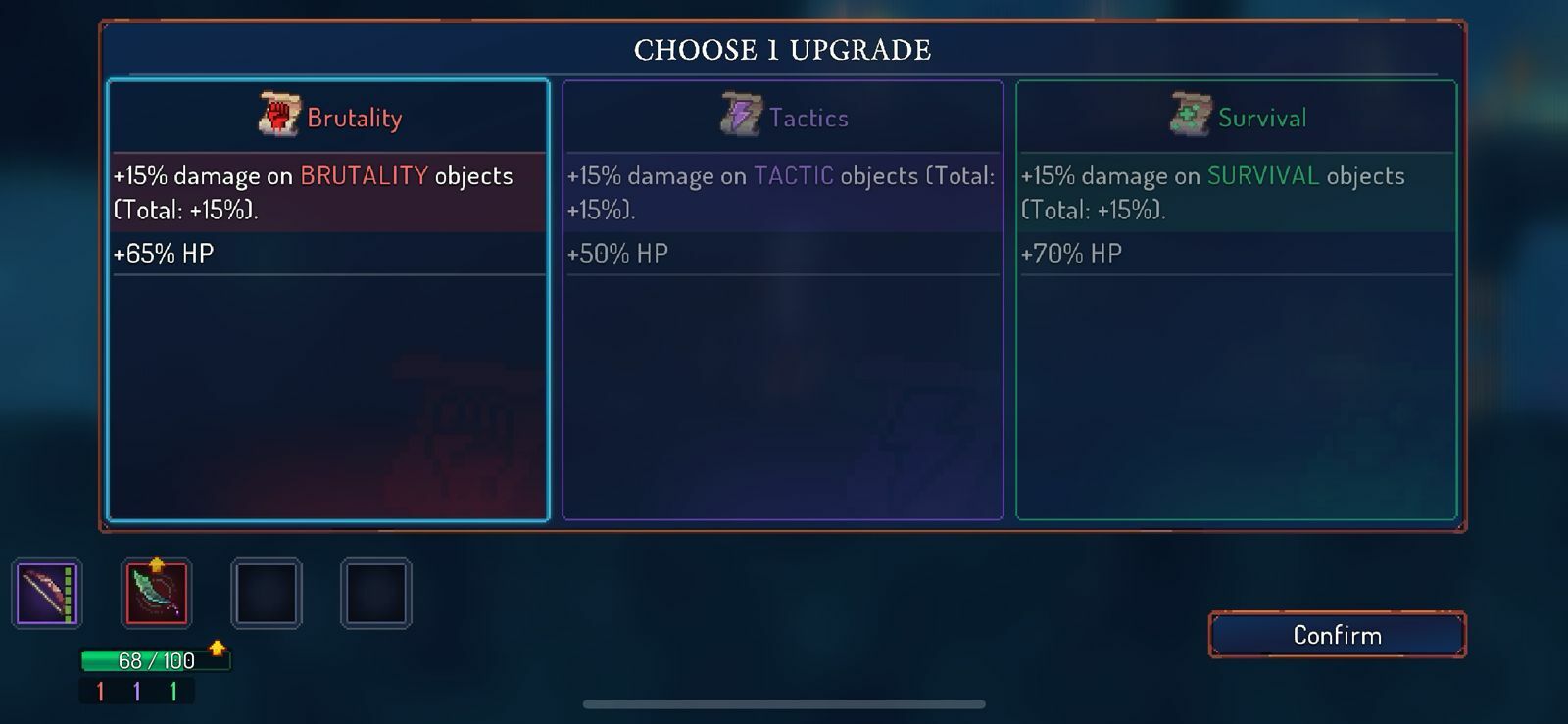1568x724 pixels.
Task: Click the BRUTALITY damage bonus description
Action: (x=312, y=191)
